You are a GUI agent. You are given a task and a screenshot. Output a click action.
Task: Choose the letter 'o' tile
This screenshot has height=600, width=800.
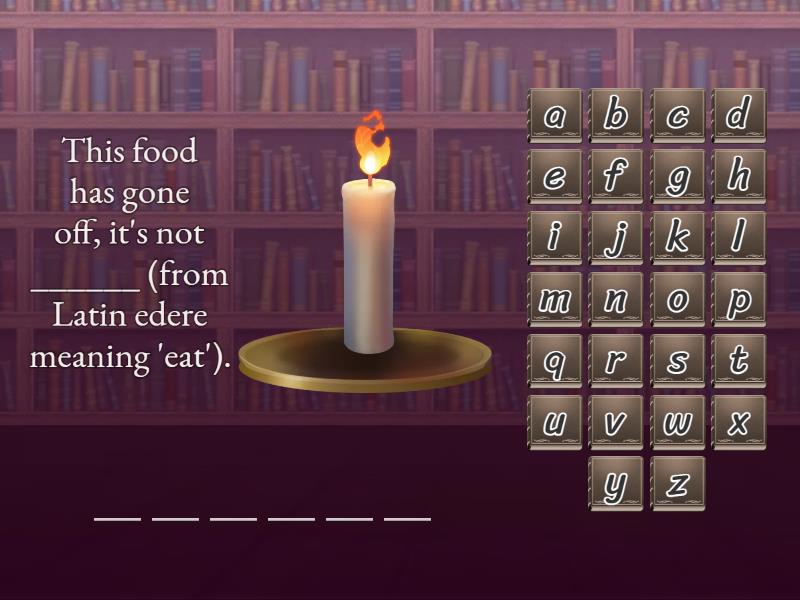[x=678, y=300]
